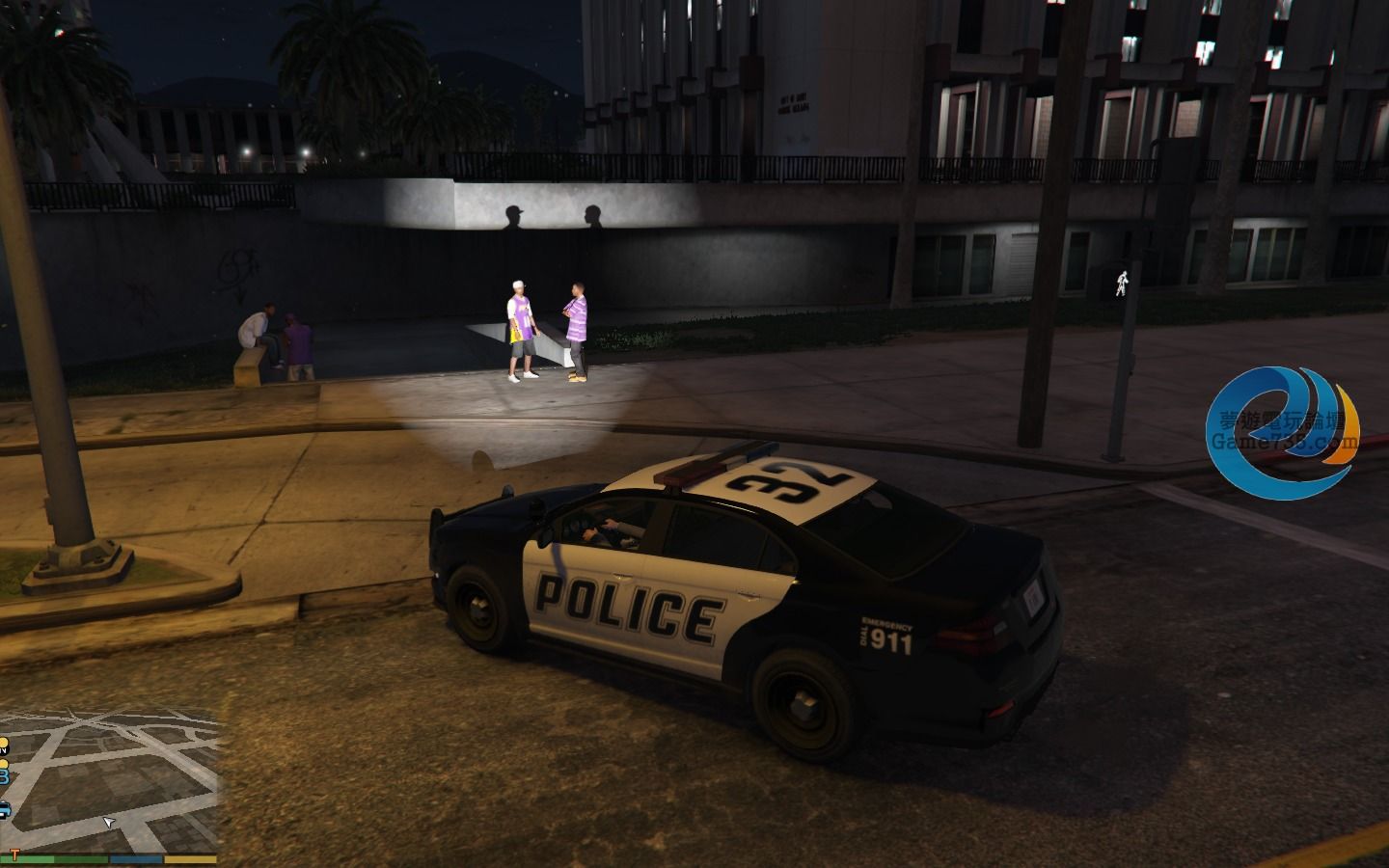
Task: Select the blue car blip on the minimap
Action: 4,808
